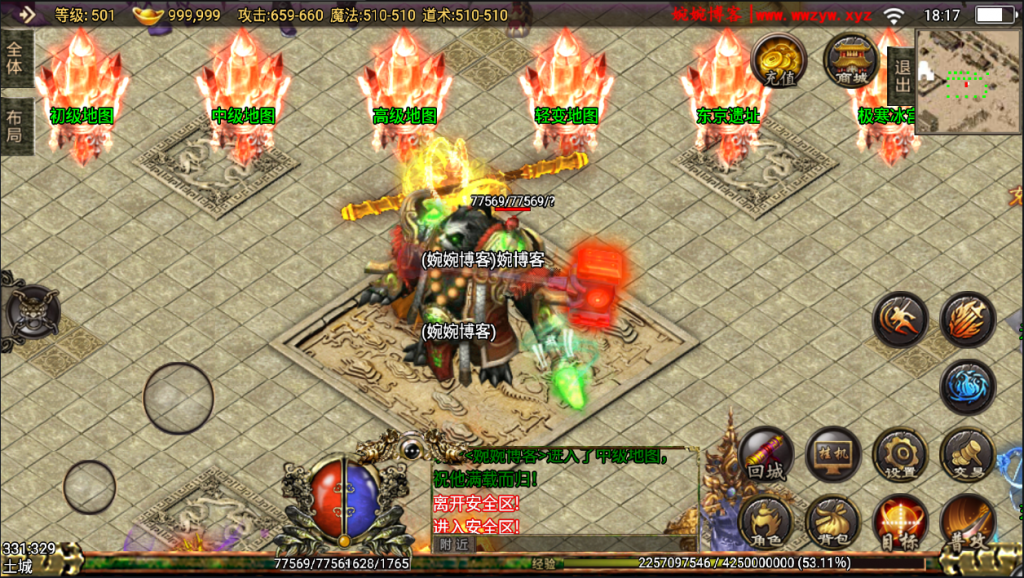Open the 交易 trade button
This screenshot has width=1024, height=578.
pos(967,455)
